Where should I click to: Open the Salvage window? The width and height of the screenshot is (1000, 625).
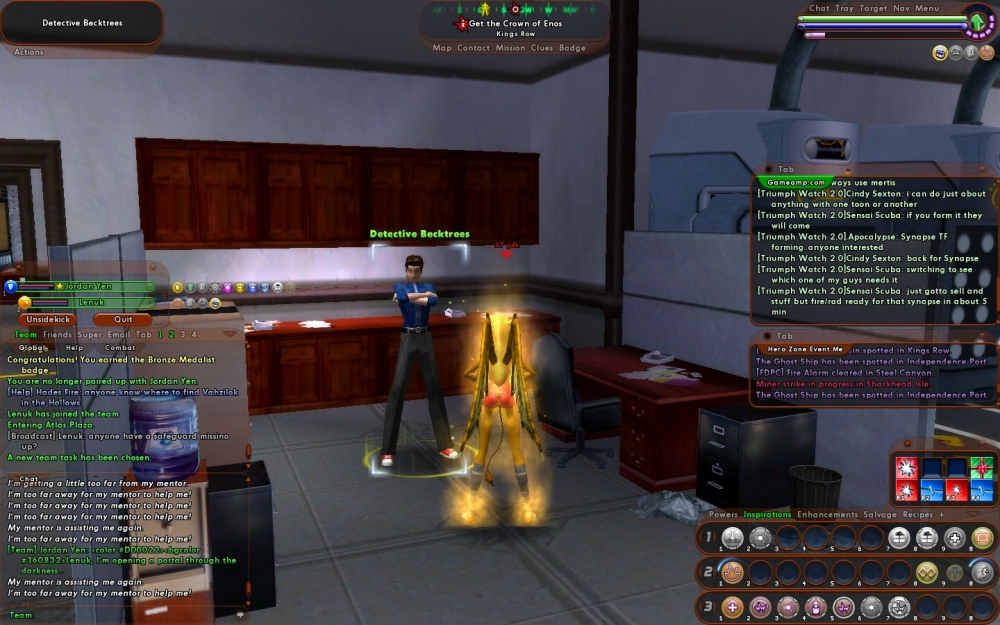pos(880,515)
